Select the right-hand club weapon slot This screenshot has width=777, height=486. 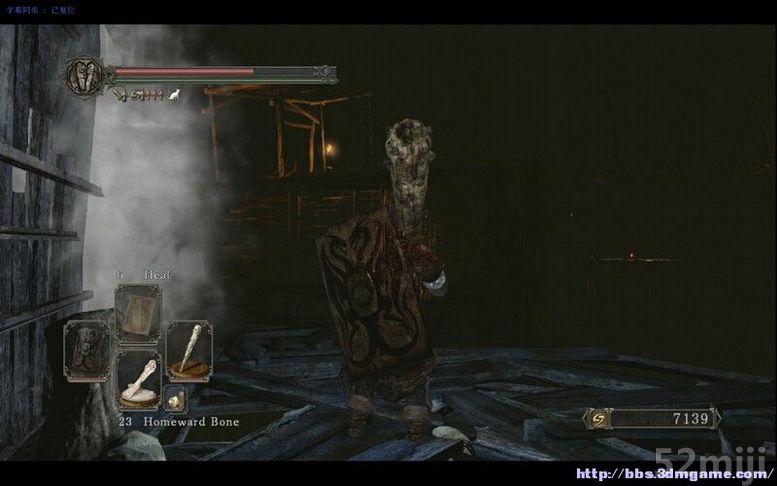pos(188,350)
